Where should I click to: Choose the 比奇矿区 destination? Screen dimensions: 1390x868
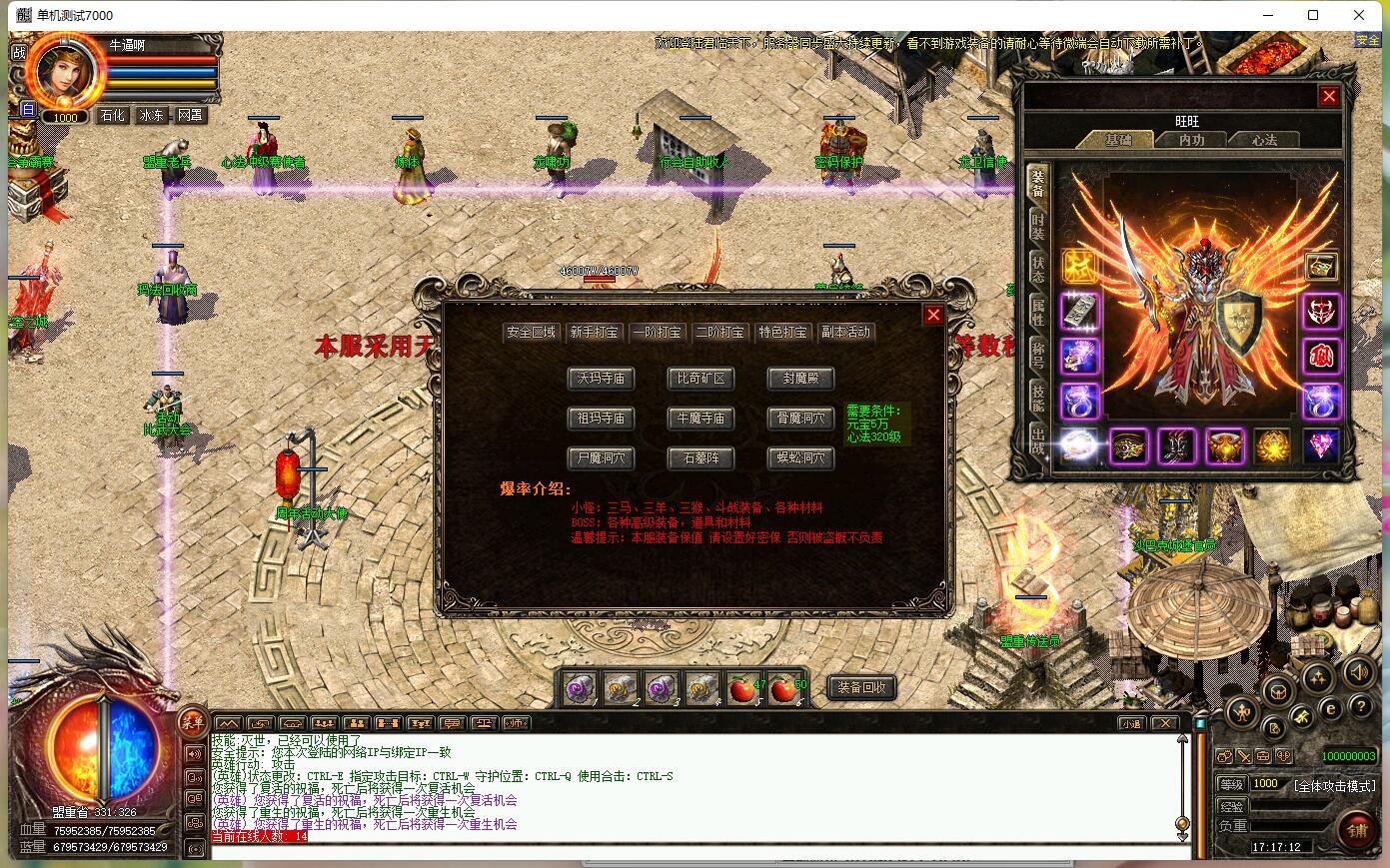tap(700, 379)
